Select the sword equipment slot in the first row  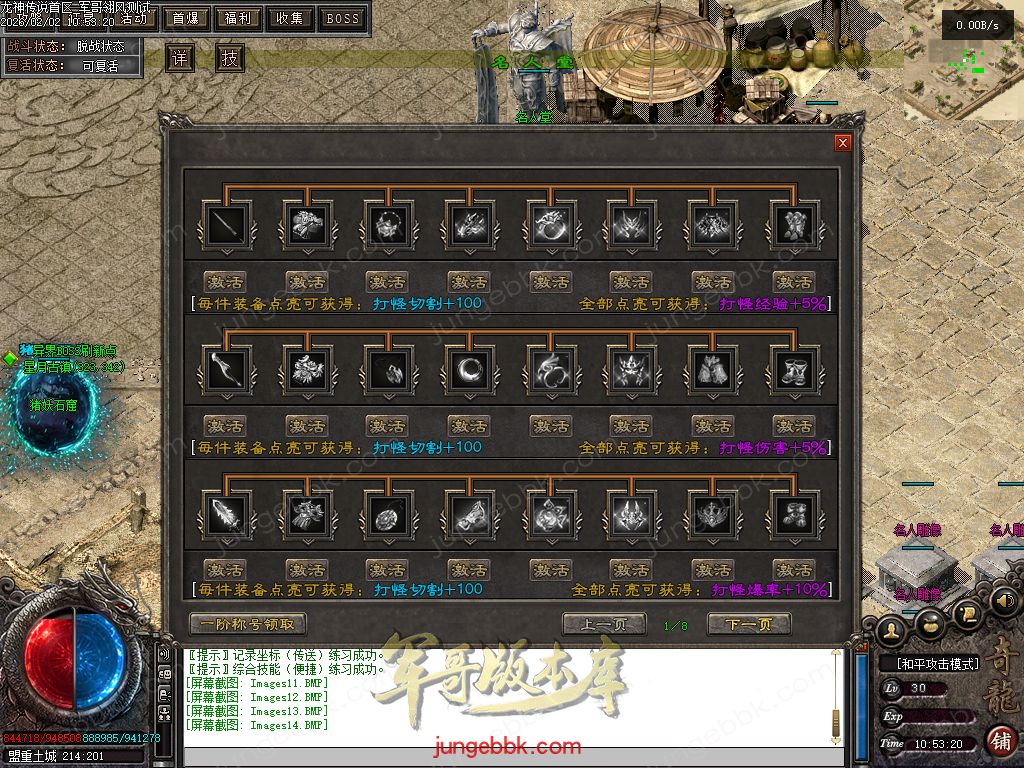pyautogui.click(x=224, y=226)
